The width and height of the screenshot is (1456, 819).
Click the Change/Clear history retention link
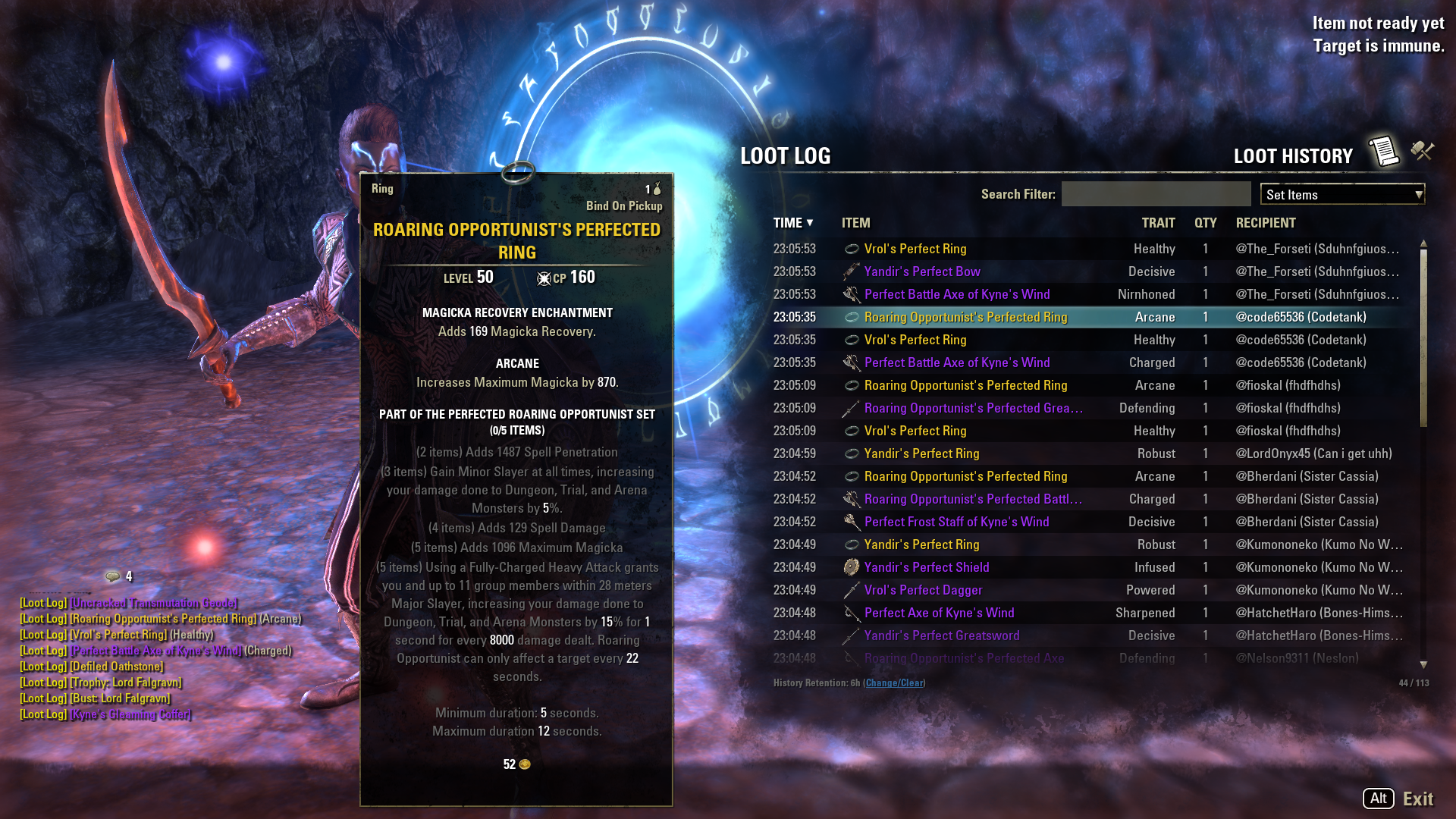coord(895,683)
